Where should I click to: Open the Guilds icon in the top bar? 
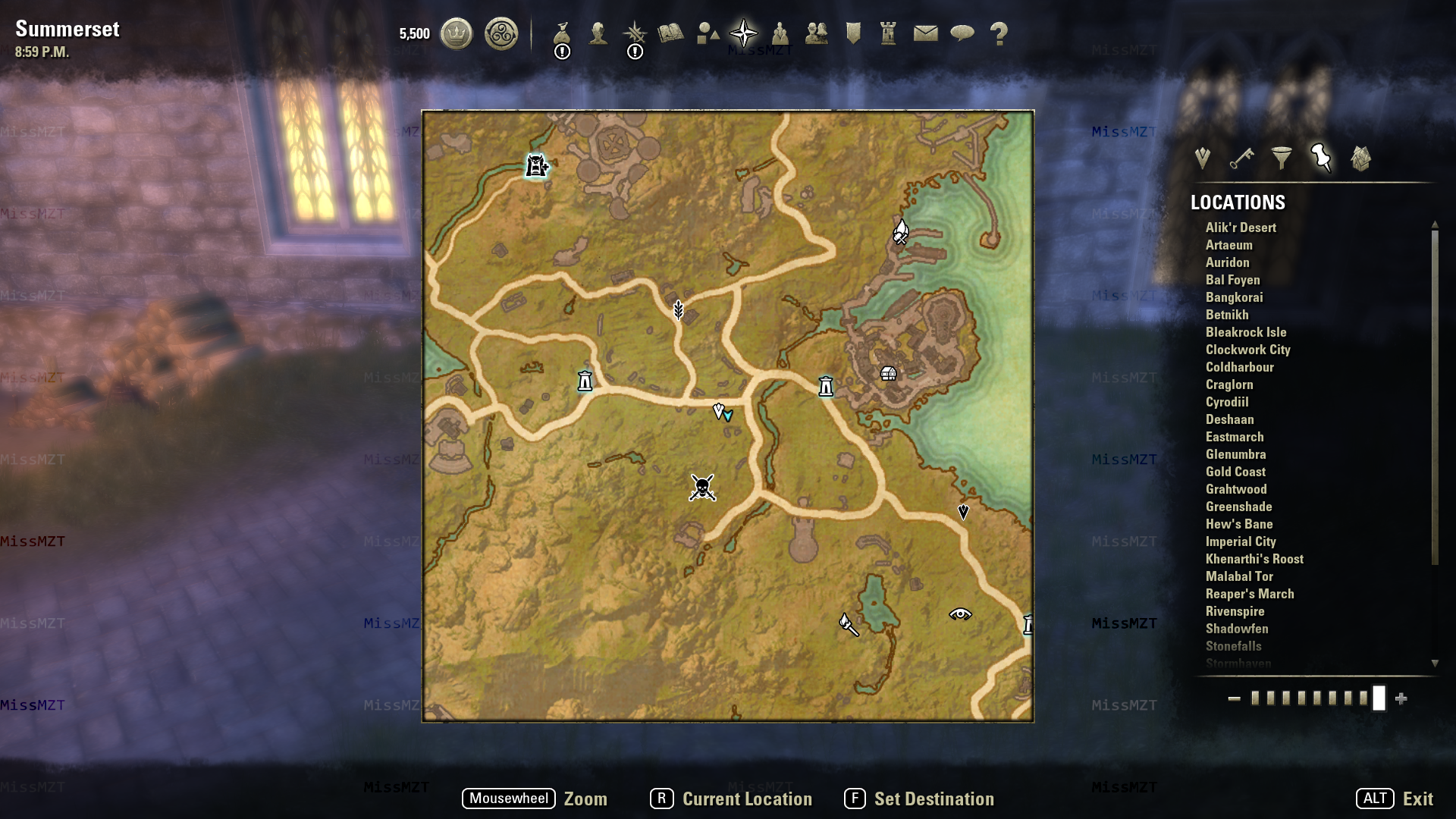pyautogui.click(x=817, y=33)
